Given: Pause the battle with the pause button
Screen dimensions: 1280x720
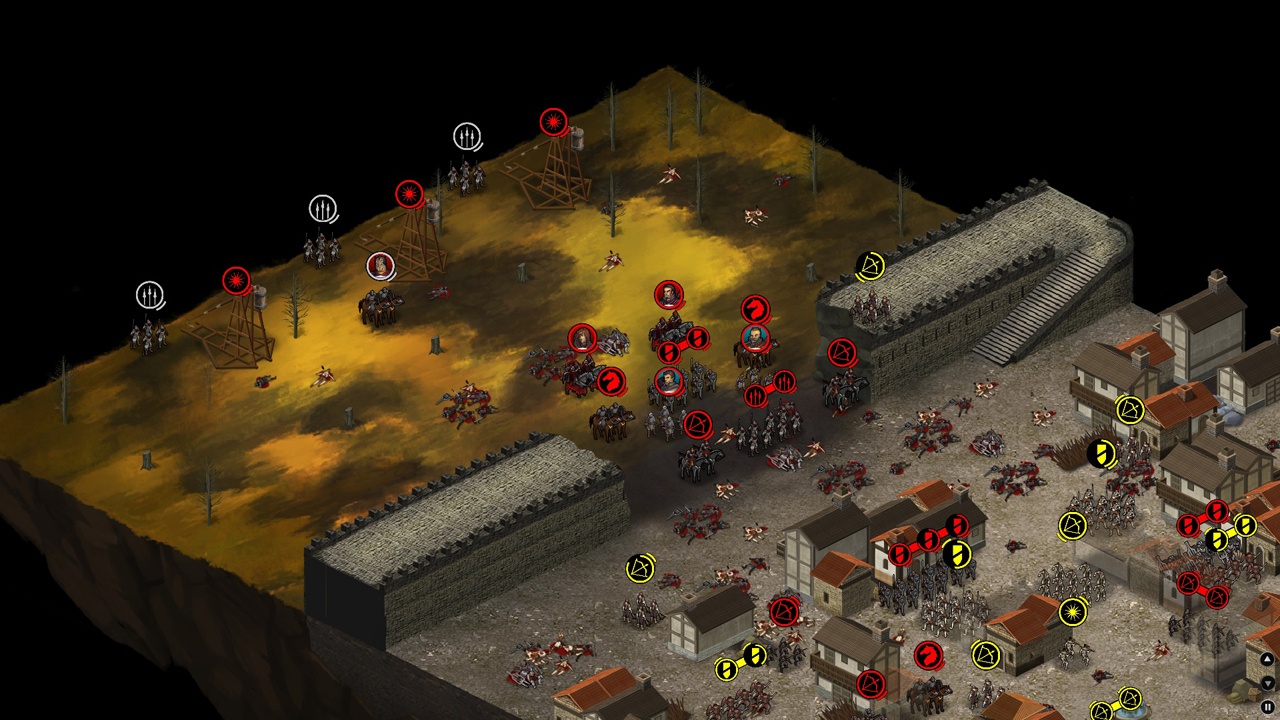Looking at the screenshot, I should 1267,707.
